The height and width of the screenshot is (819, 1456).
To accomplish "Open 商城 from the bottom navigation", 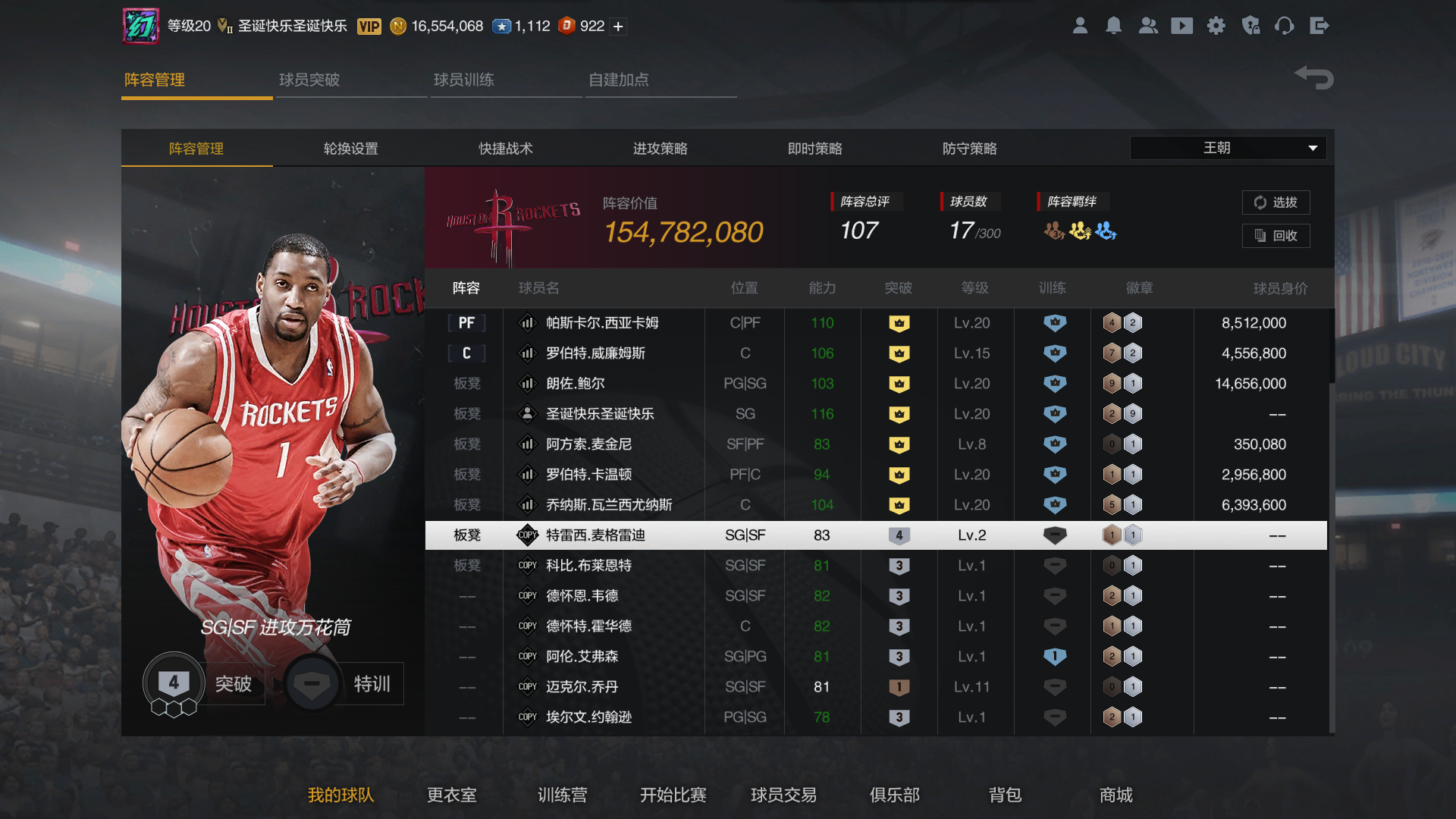I will coord(1116,795).
